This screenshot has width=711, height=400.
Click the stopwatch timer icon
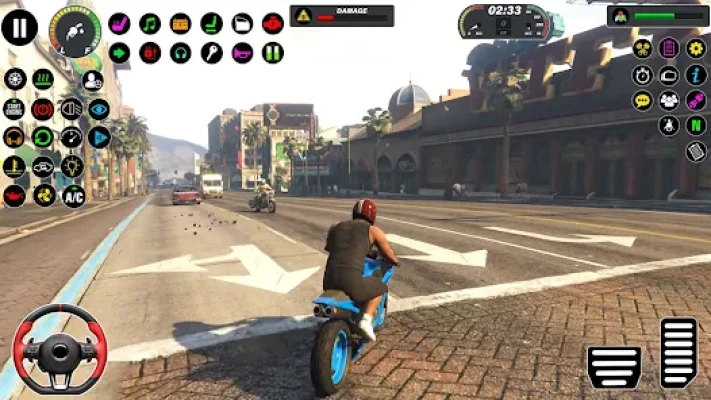tap(642, 75)
